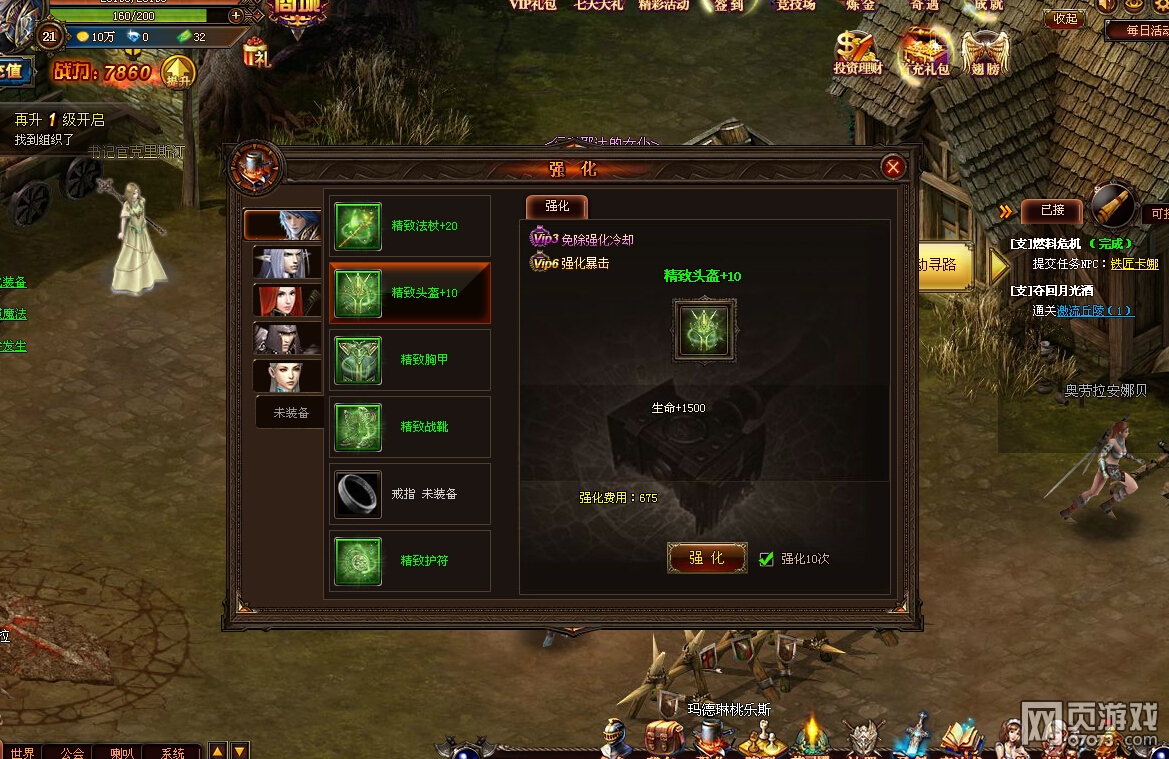Click the 铁匠卡娜 quest NPC link
The width and height of the screenshot is (1169, 759).
1134,264
